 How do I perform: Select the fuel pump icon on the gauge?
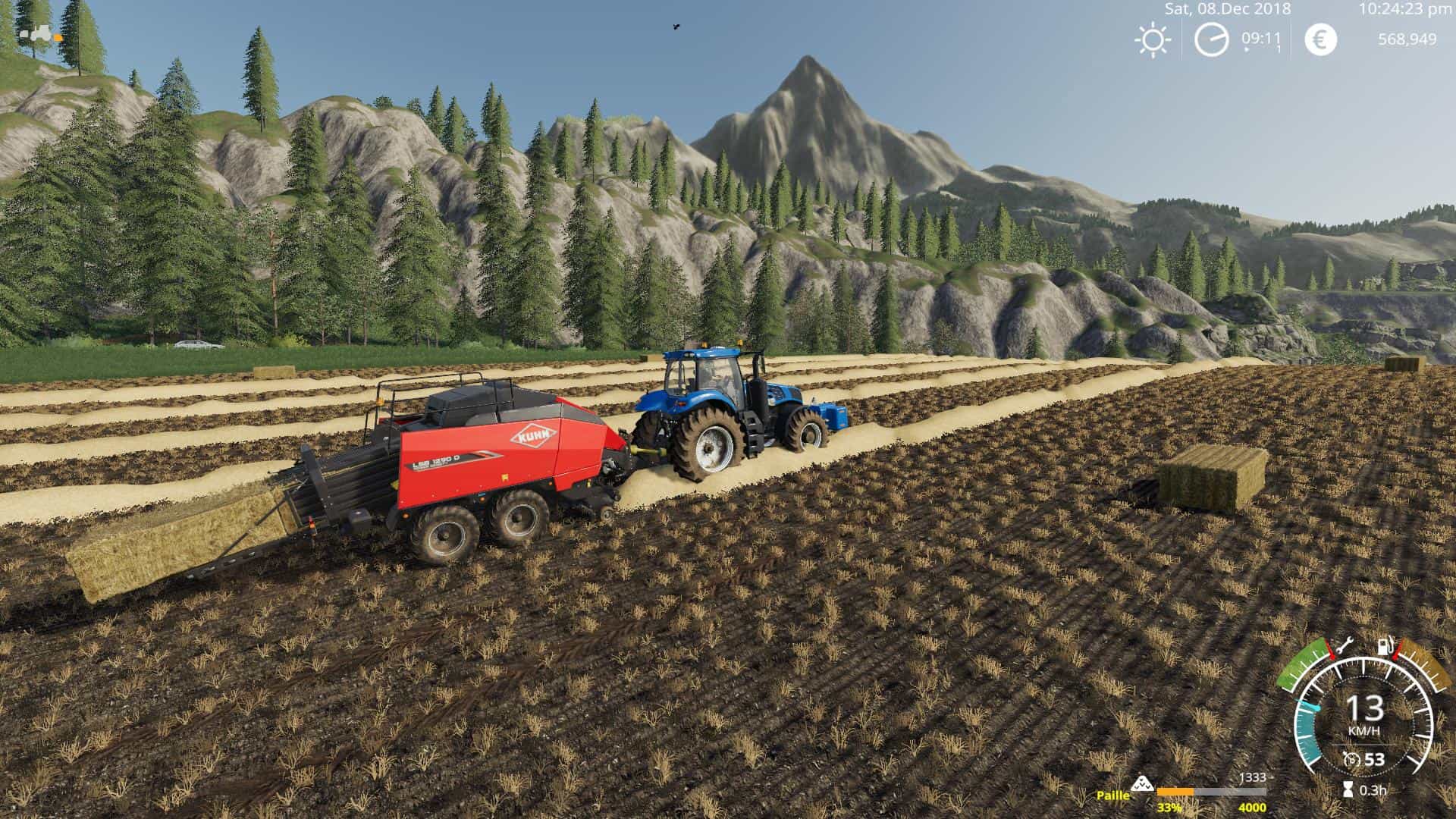click(x=1385, y=647)
